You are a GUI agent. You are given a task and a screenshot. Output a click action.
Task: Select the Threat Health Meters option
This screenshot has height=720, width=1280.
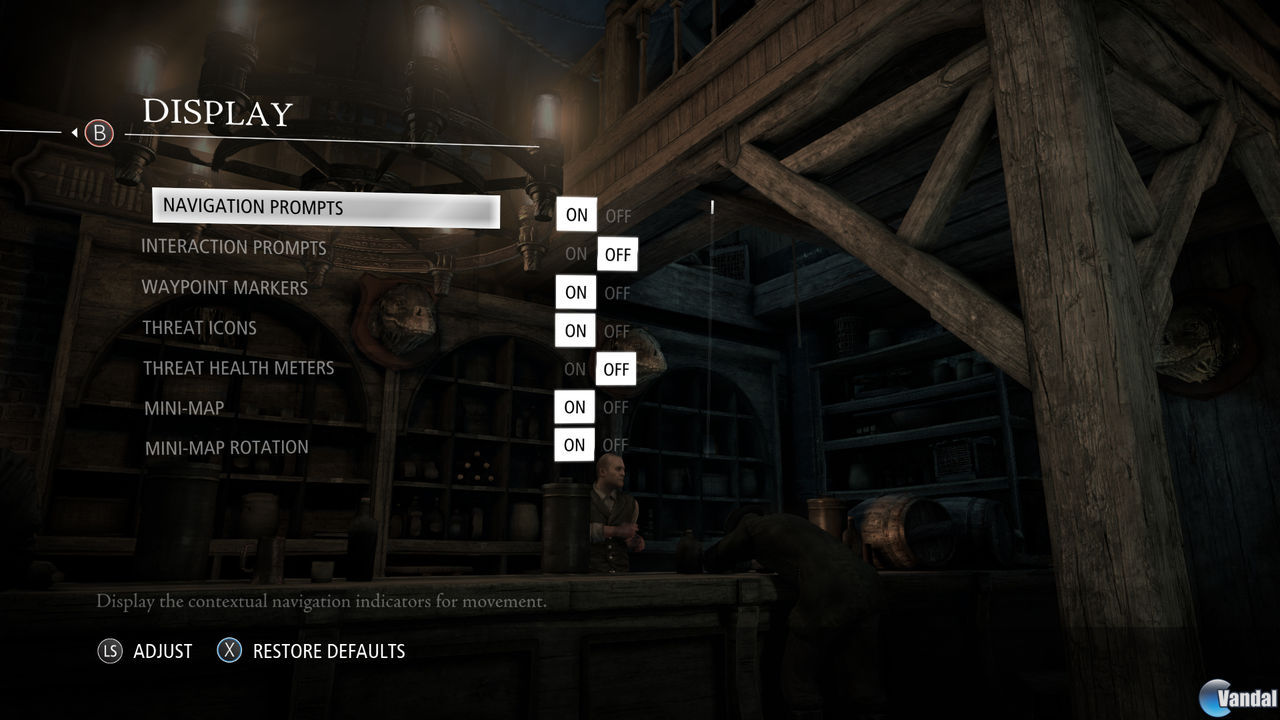point(238,368)
